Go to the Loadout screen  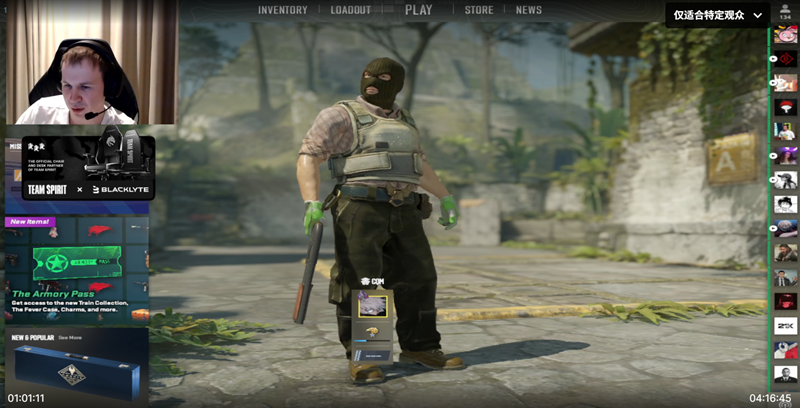click(350, 10)
